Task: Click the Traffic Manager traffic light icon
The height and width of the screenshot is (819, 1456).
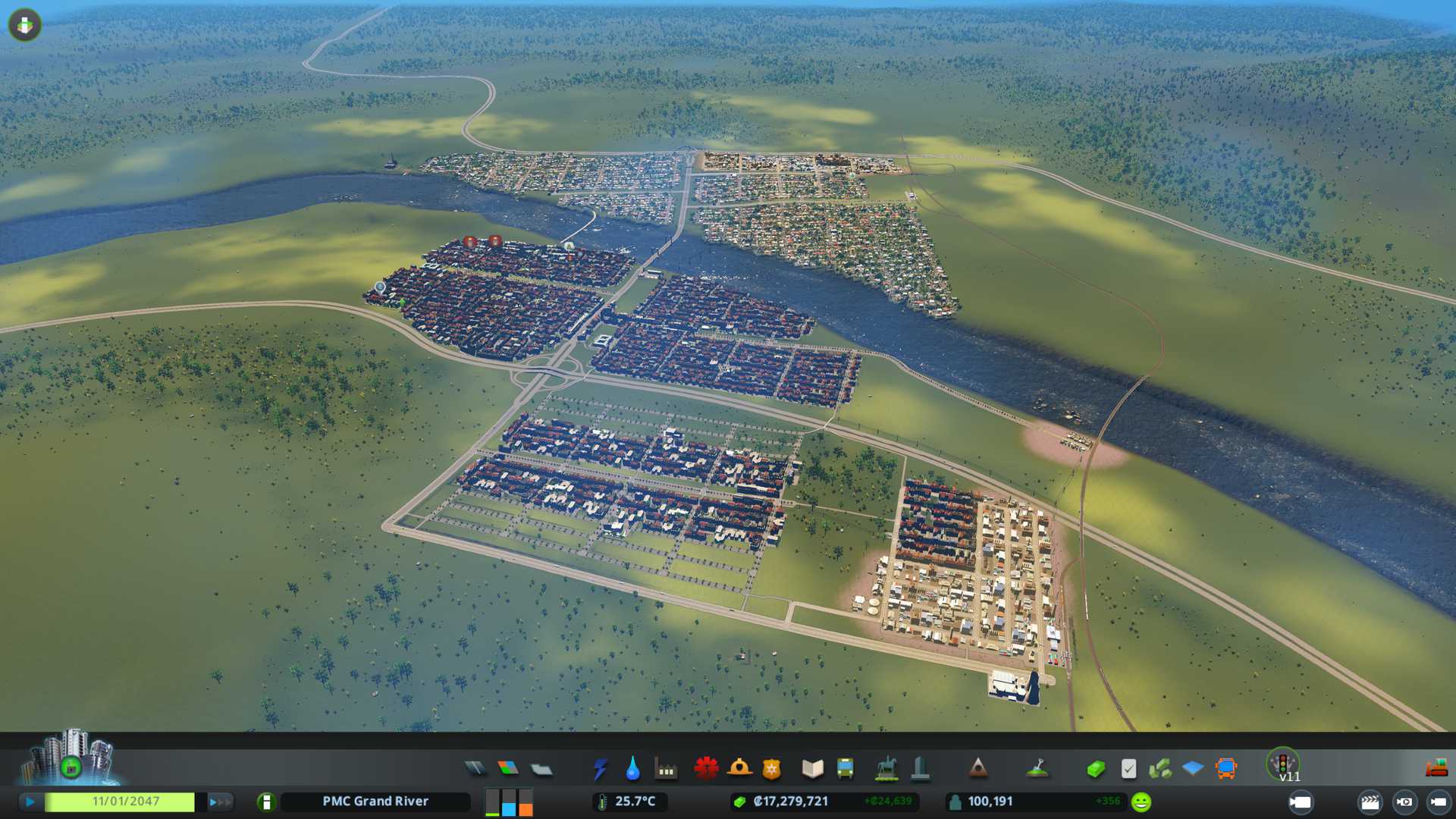Action: coord(1283,763)
